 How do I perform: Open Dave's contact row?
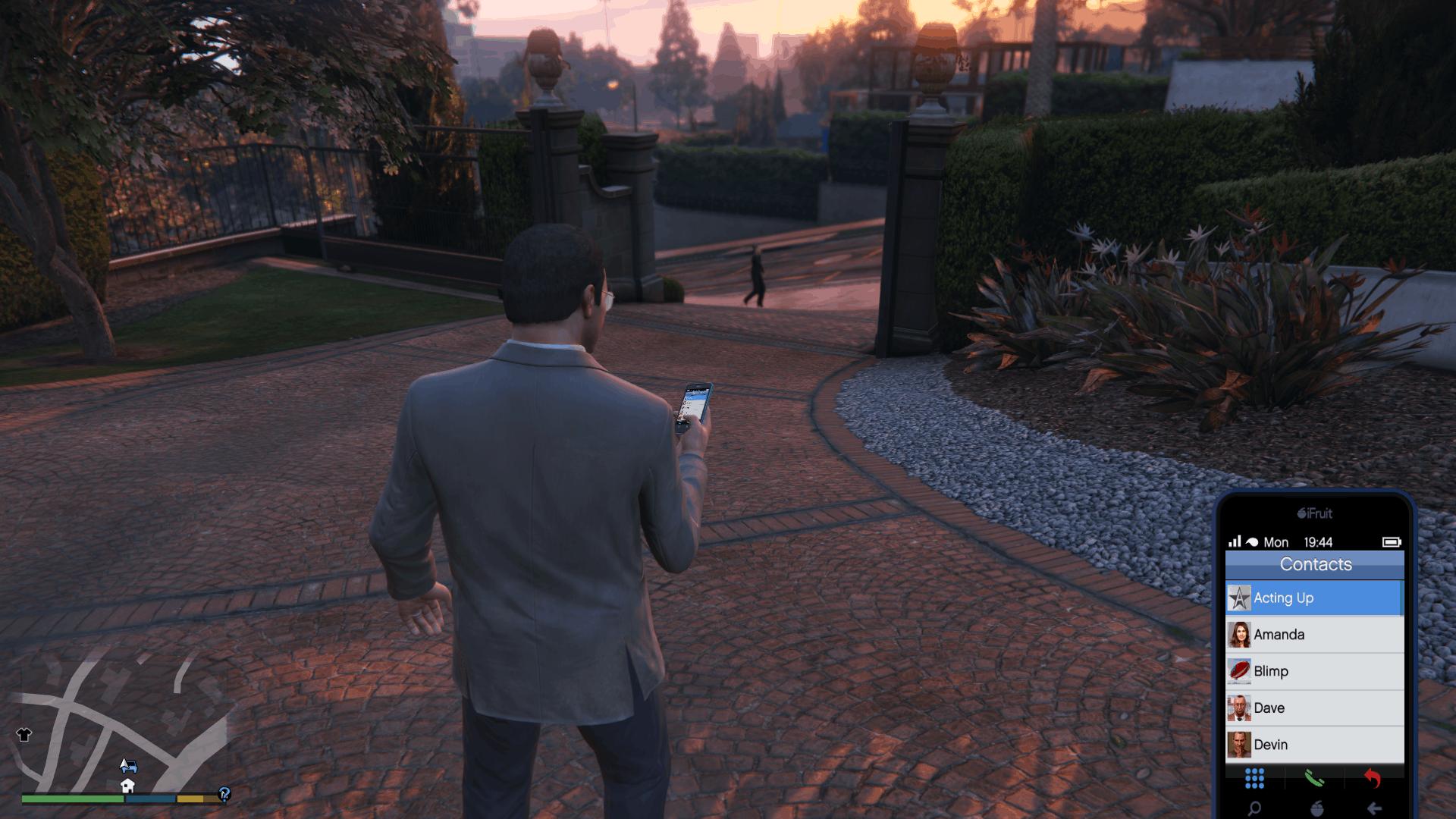pos(1314,708)
